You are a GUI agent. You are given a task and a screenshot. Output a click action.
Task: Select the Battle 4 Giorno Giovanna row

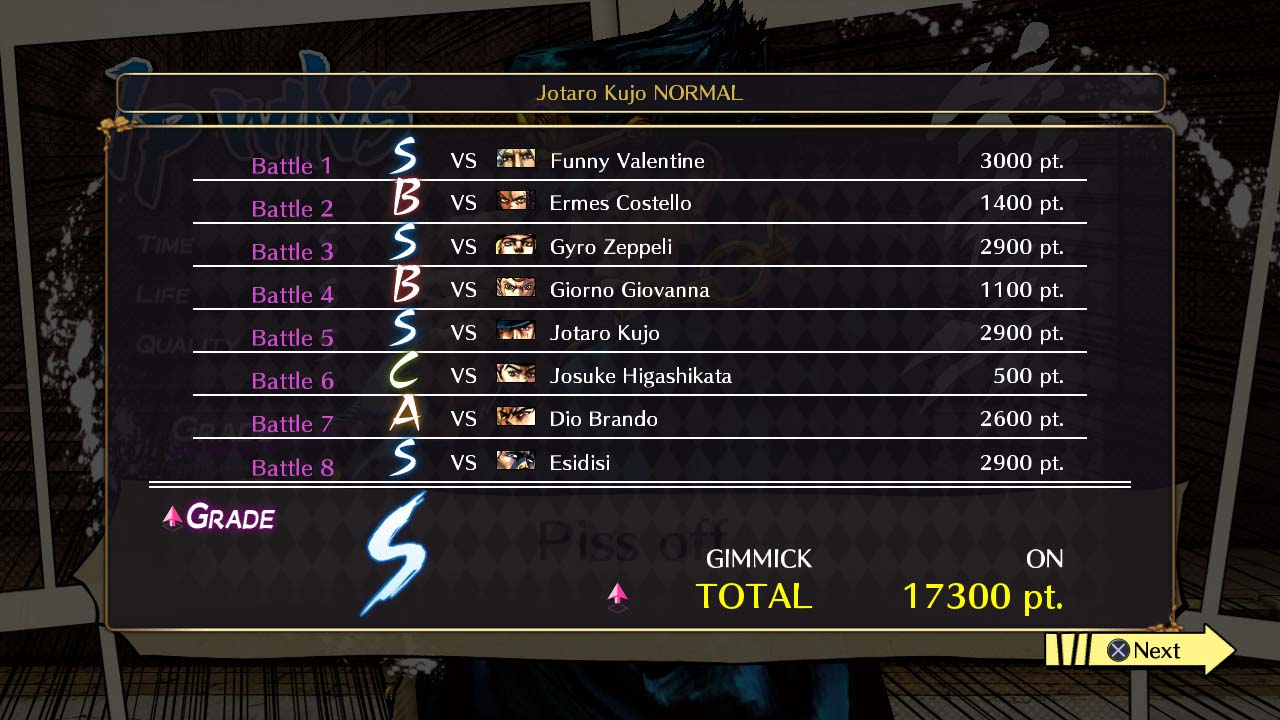click(x=640, y=290)
